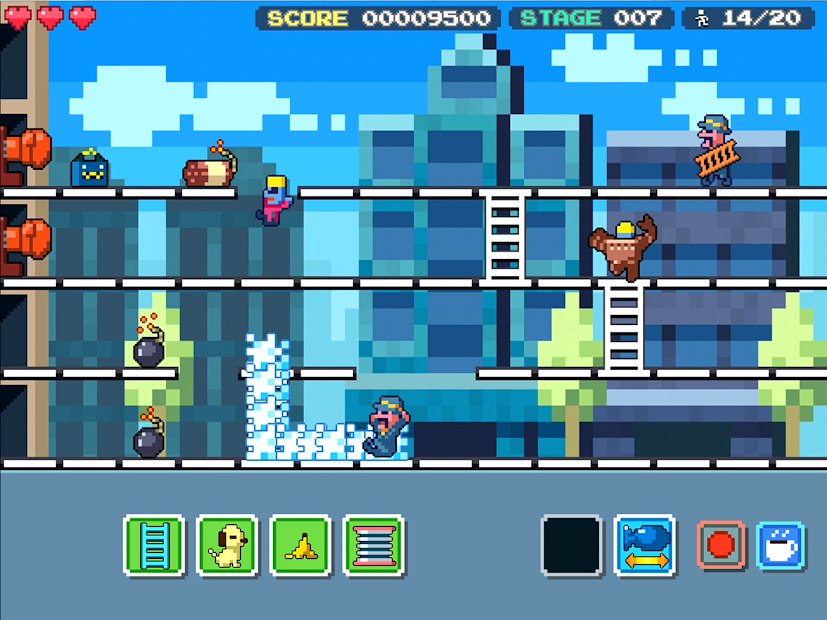Pick the banana peel item
Image resolution: width=827 pixels, height=620 pixels.
point(300,545)
